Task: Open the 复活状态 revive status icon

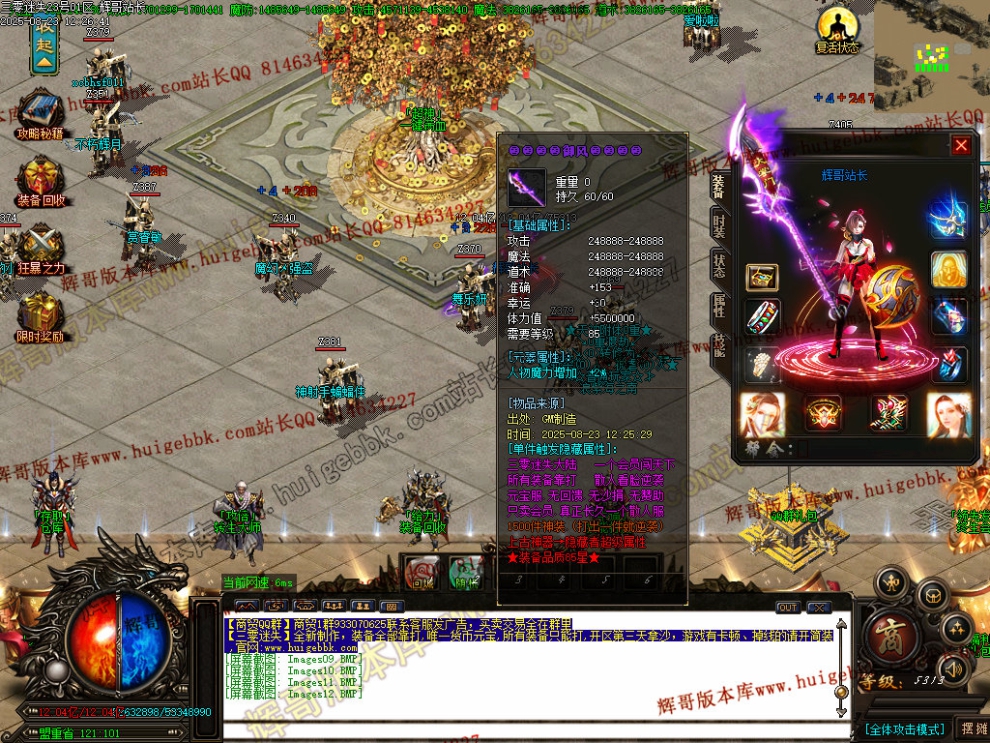Action: click(836, 29)
